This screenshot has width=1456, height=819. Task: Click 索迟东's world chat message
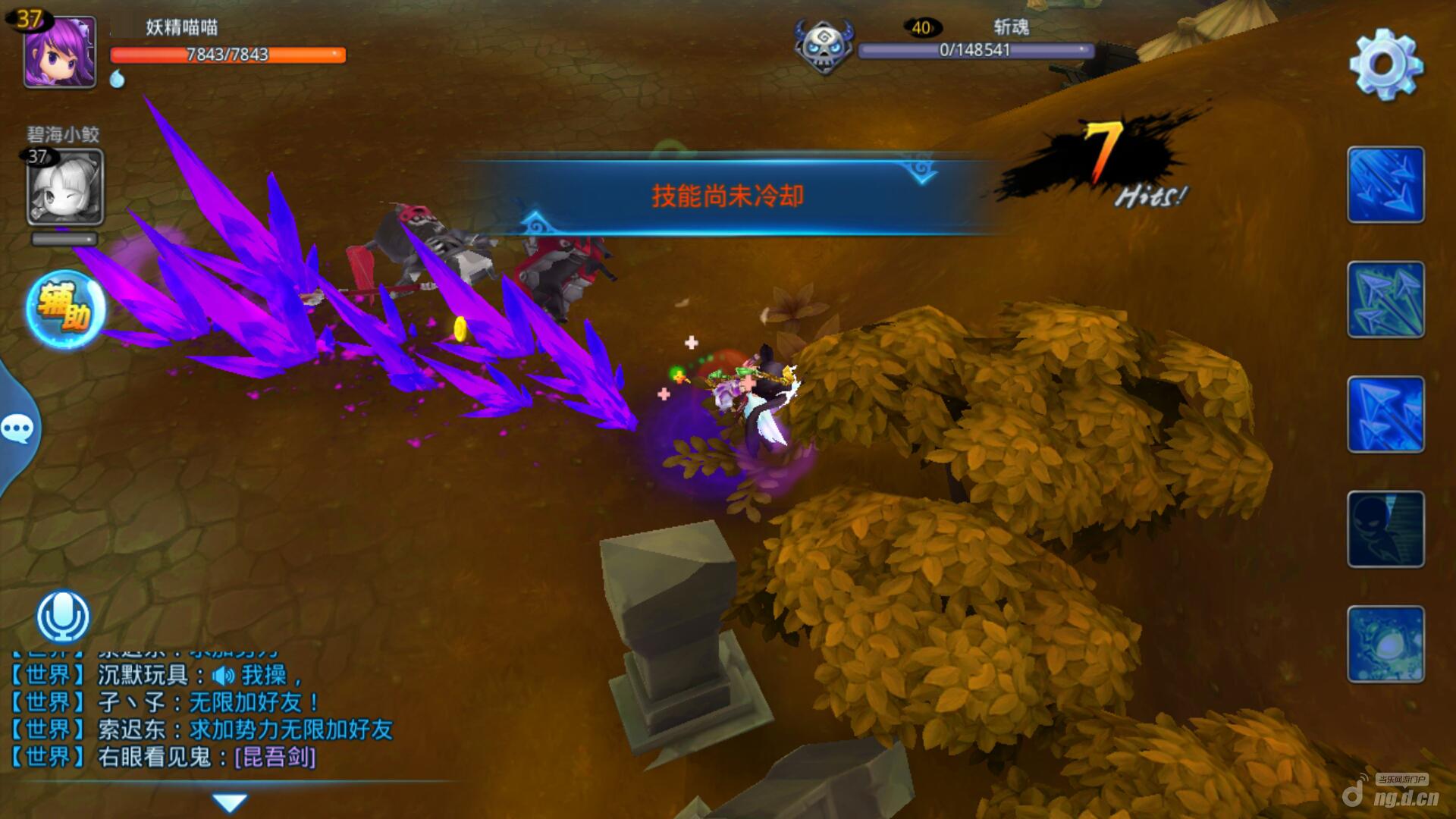click(290, 730)
